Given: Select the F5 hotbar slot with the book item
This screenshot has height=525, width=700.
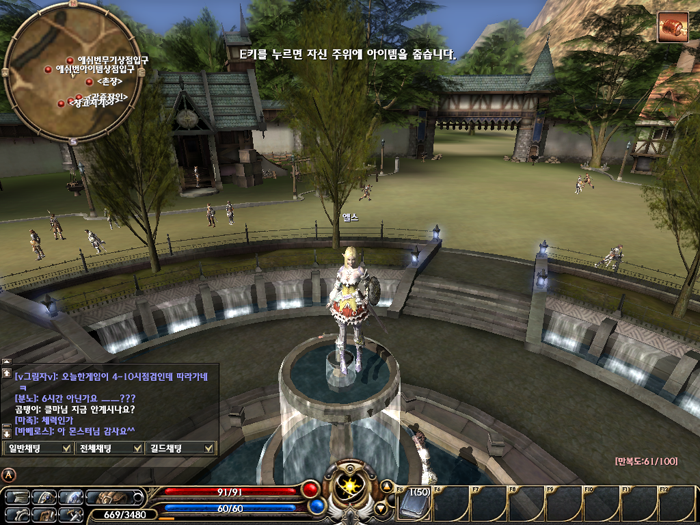Looking at the screenshot, I should [x=413, y=502].
